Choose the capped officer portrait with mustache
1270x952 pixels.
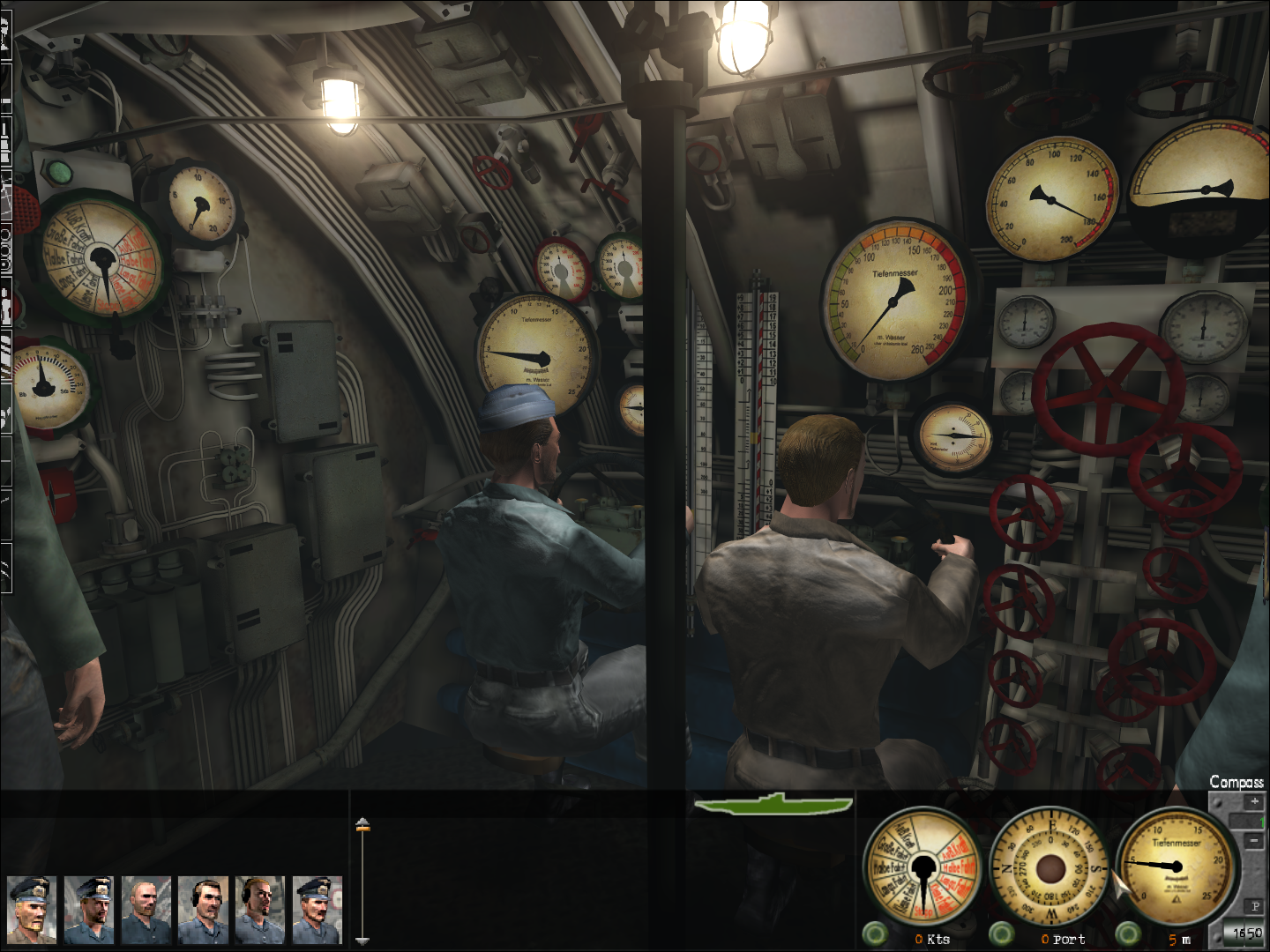coord(317,910)
